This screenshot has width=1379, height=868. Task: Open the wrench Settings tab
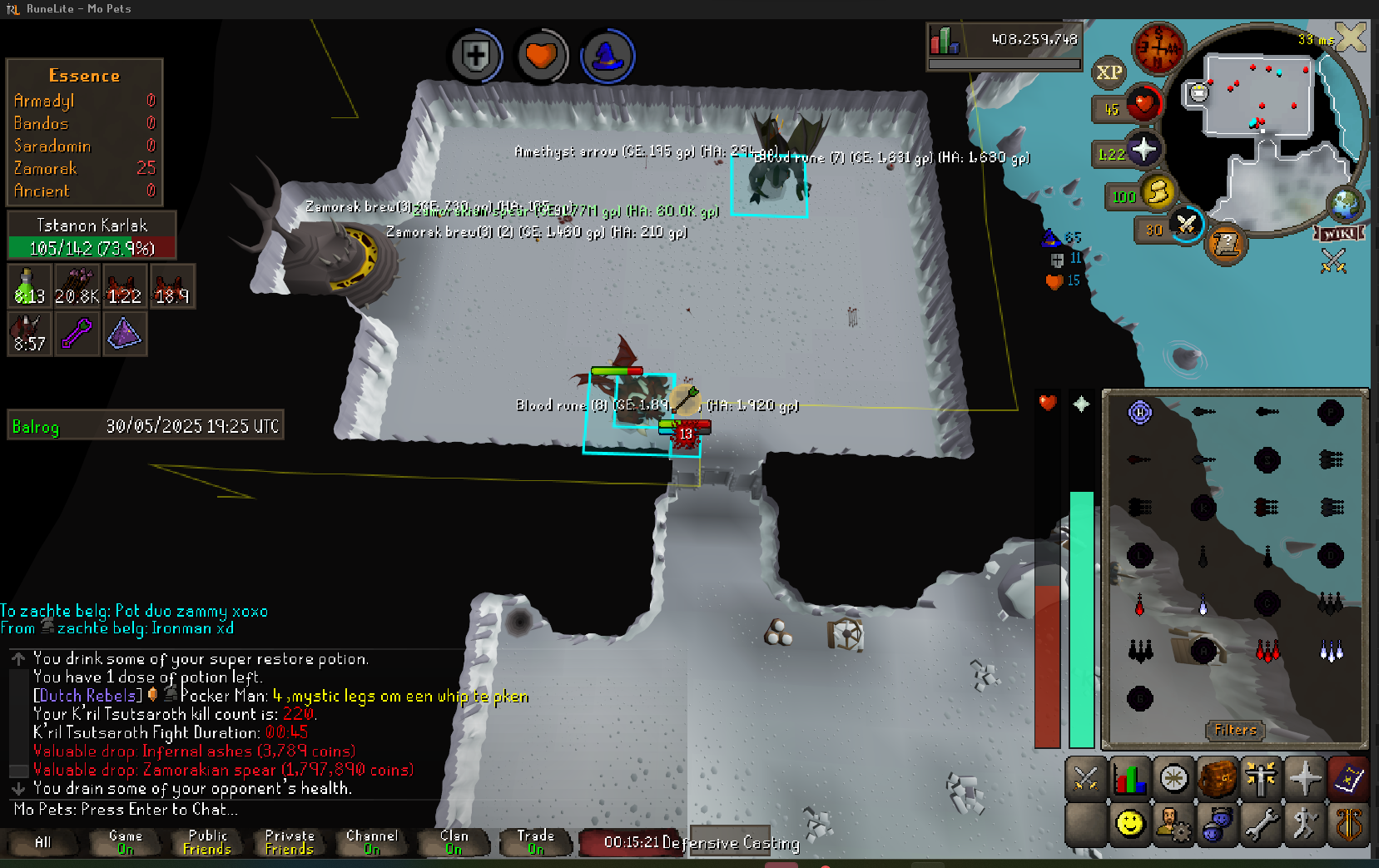pyautogui.click(x=1261, y=824)
